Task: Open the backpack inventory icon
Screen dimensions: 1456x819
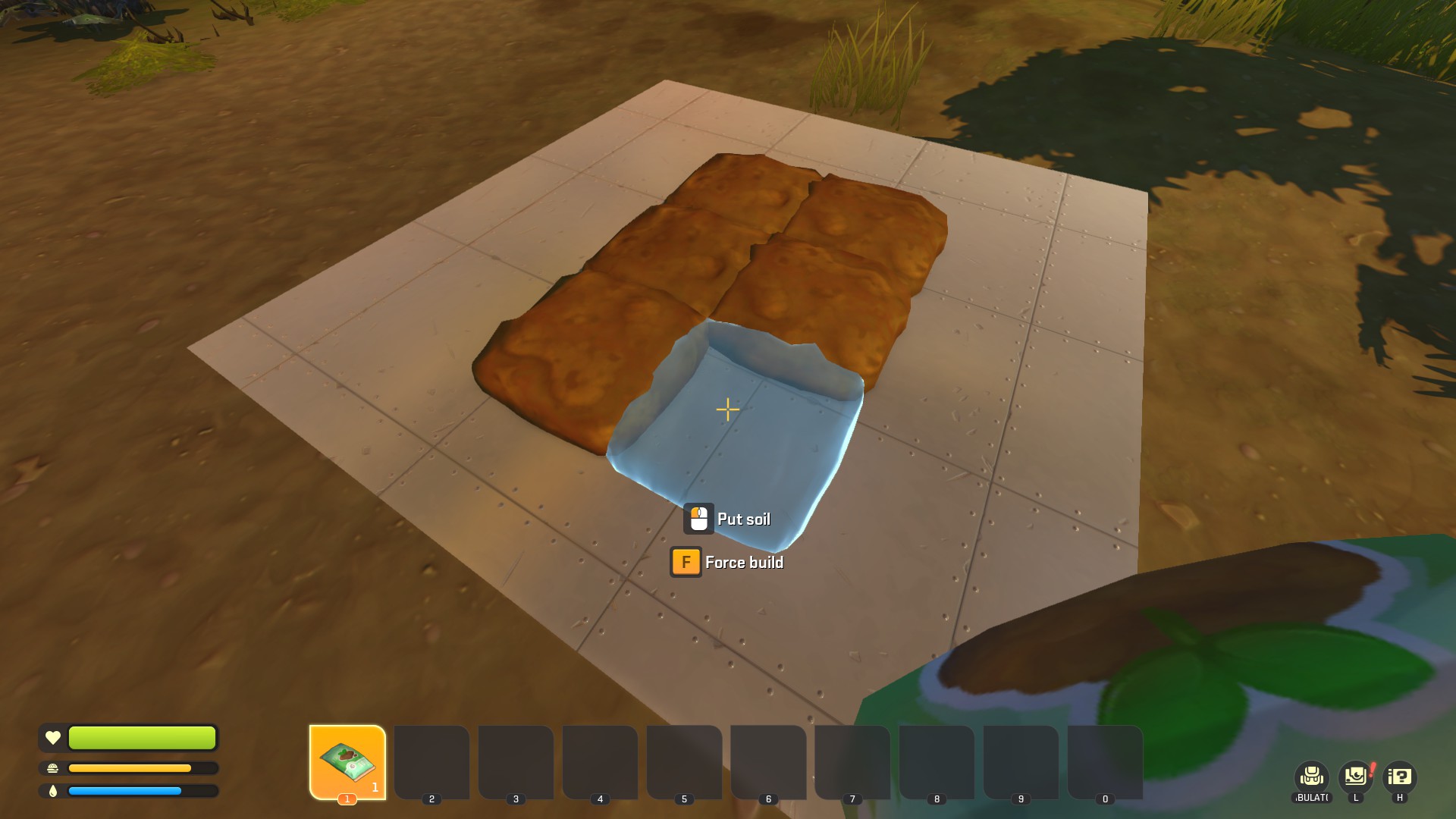Action: click(1311, 777)
